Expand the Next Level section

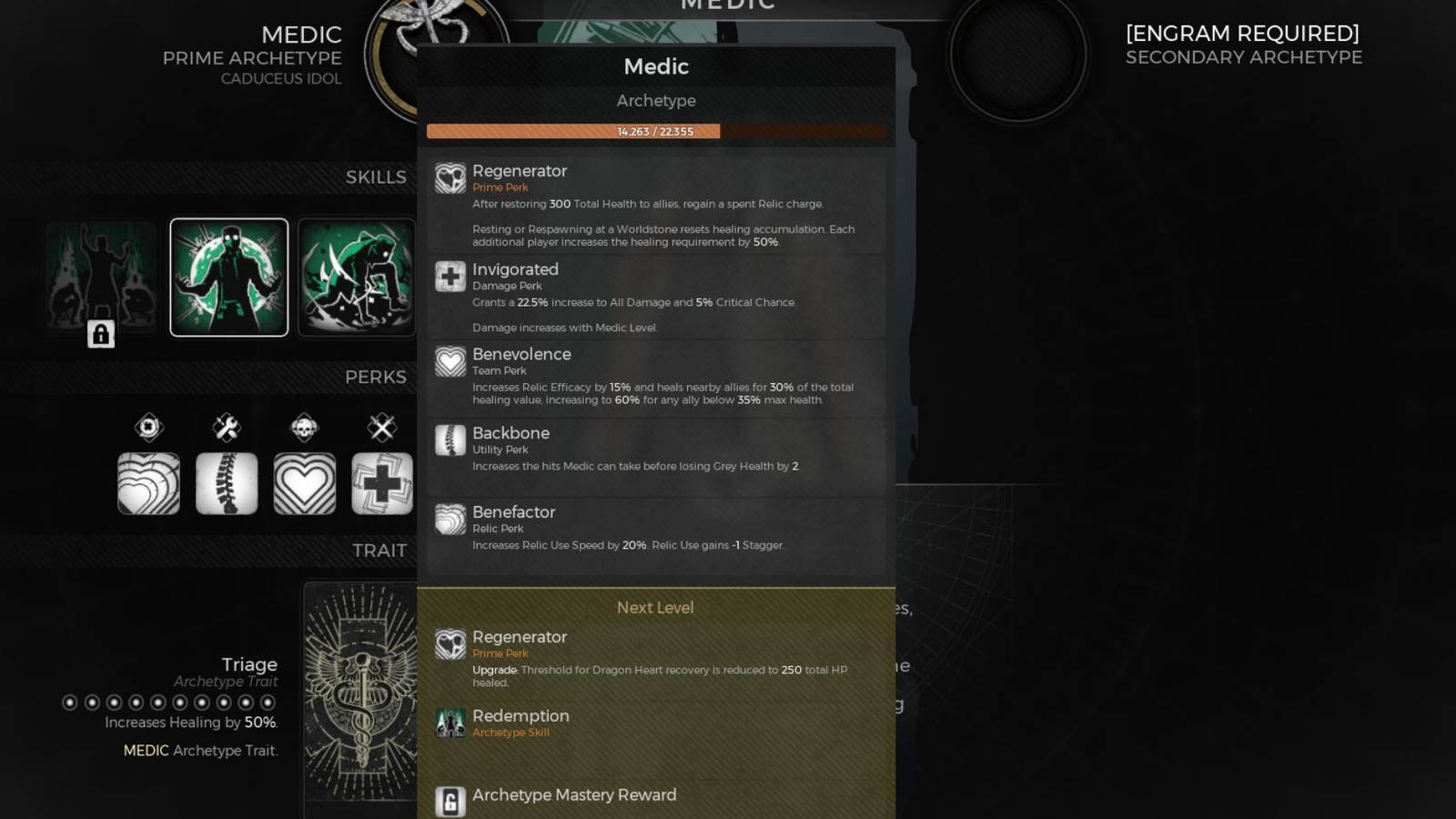click(x=655, y=607)
